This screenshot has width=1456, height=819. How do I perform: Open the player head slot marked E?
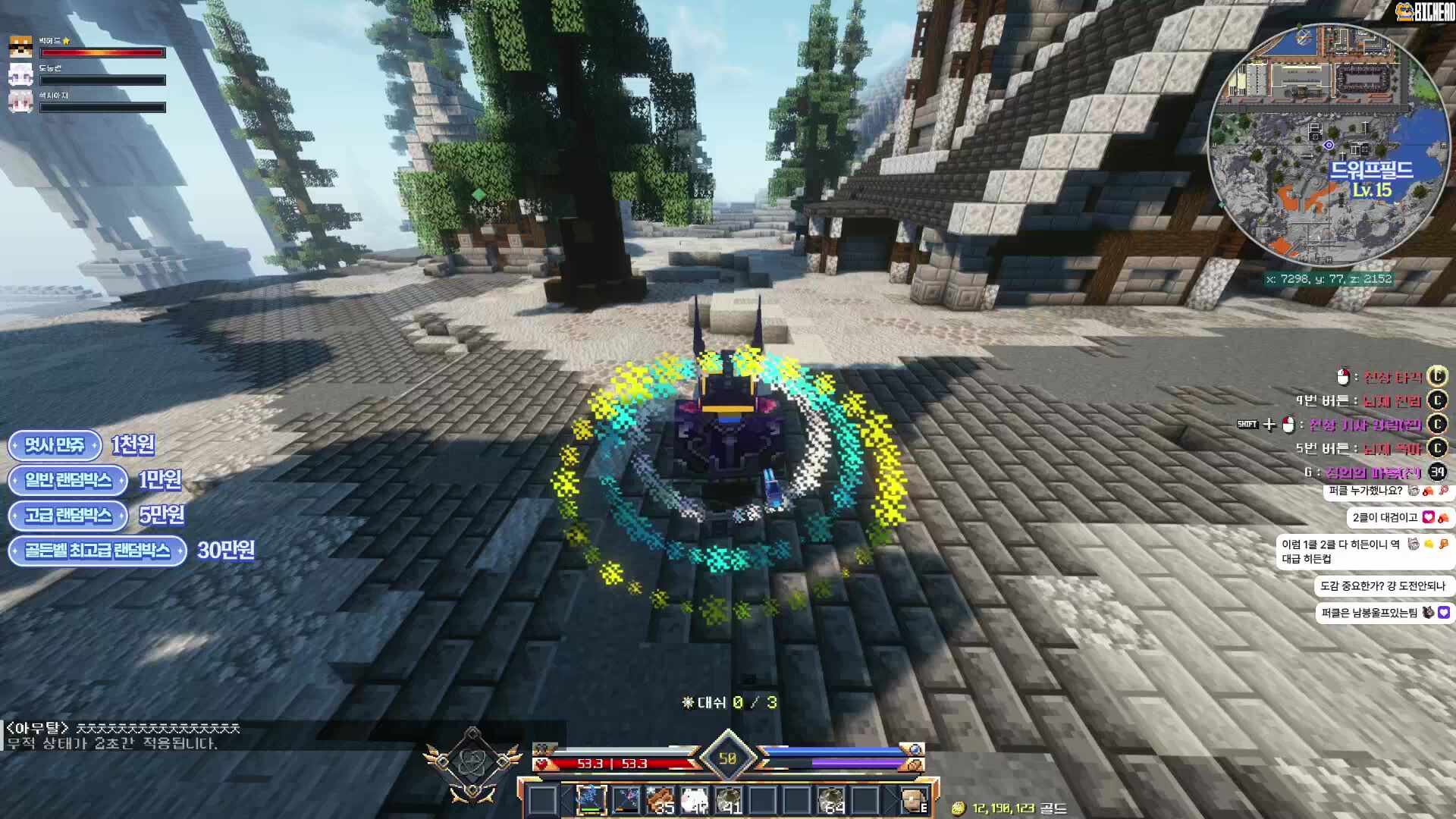click(x=913, y=800)
